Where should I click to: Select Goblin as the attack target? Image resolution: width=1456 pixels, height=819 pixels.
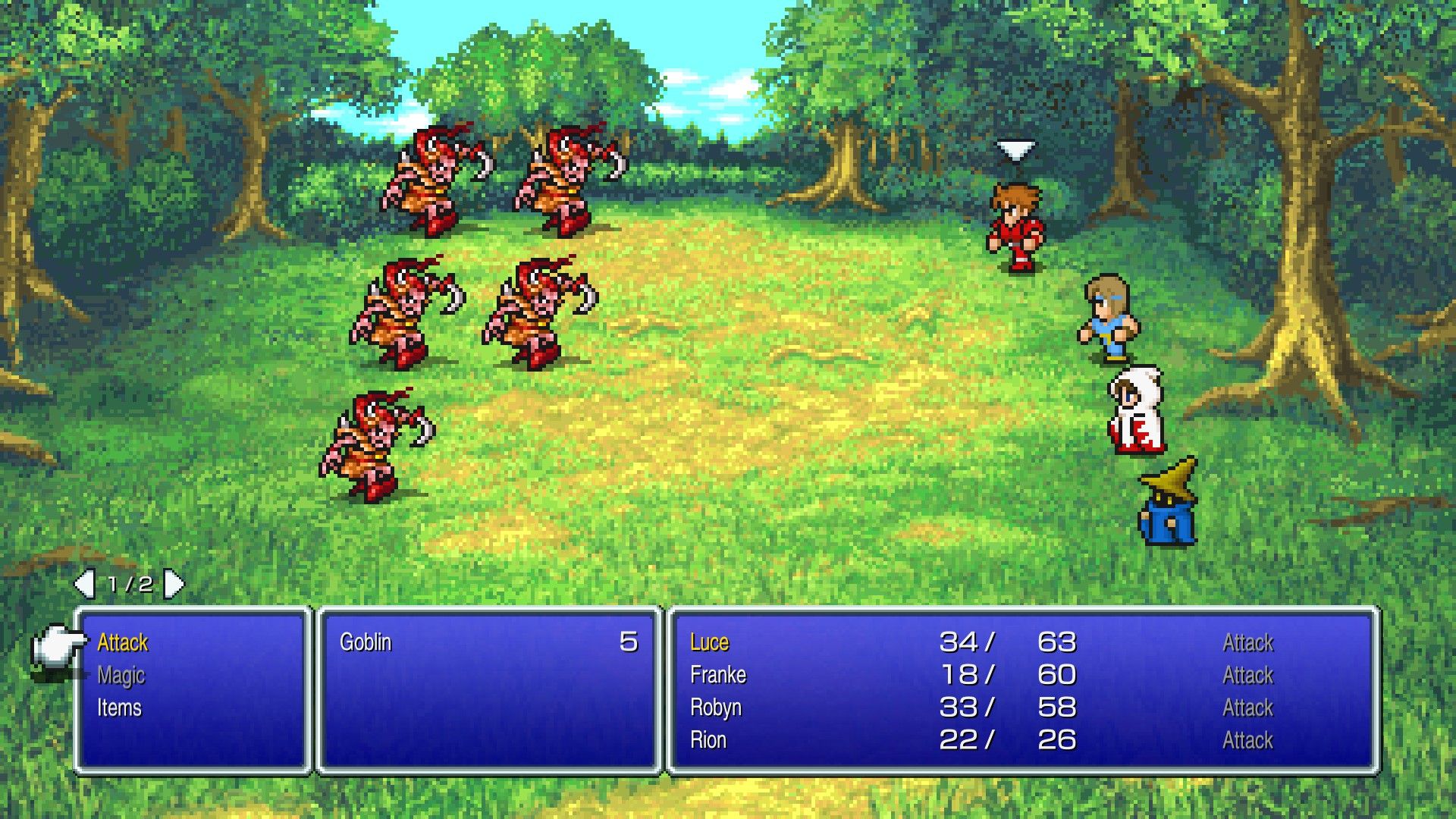[x=367, y=642]
